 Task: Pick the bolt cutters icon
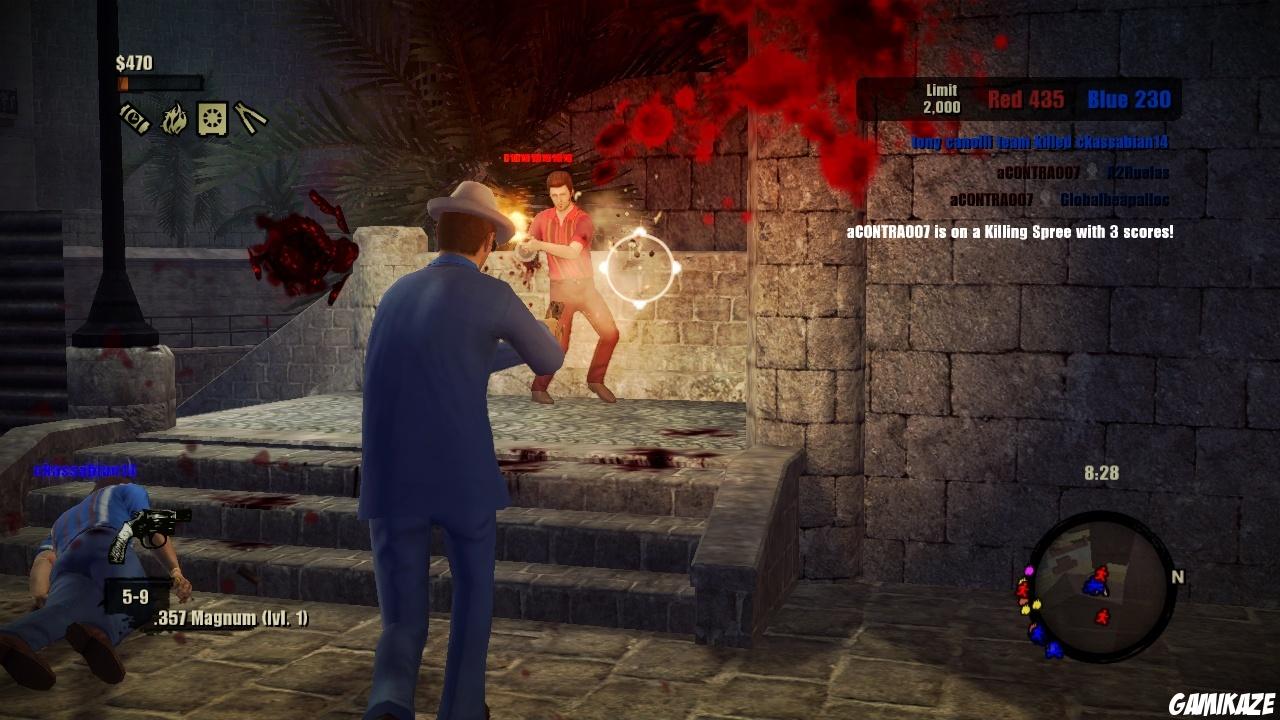(250, 117)
